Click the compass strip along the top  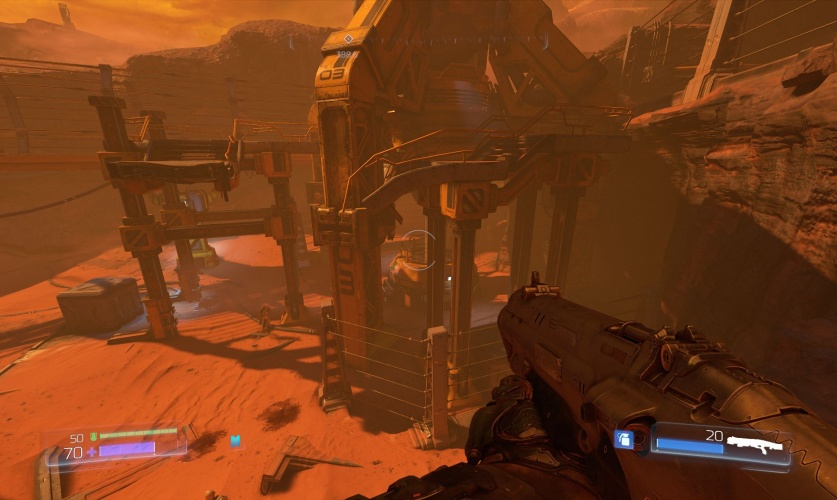418,43
